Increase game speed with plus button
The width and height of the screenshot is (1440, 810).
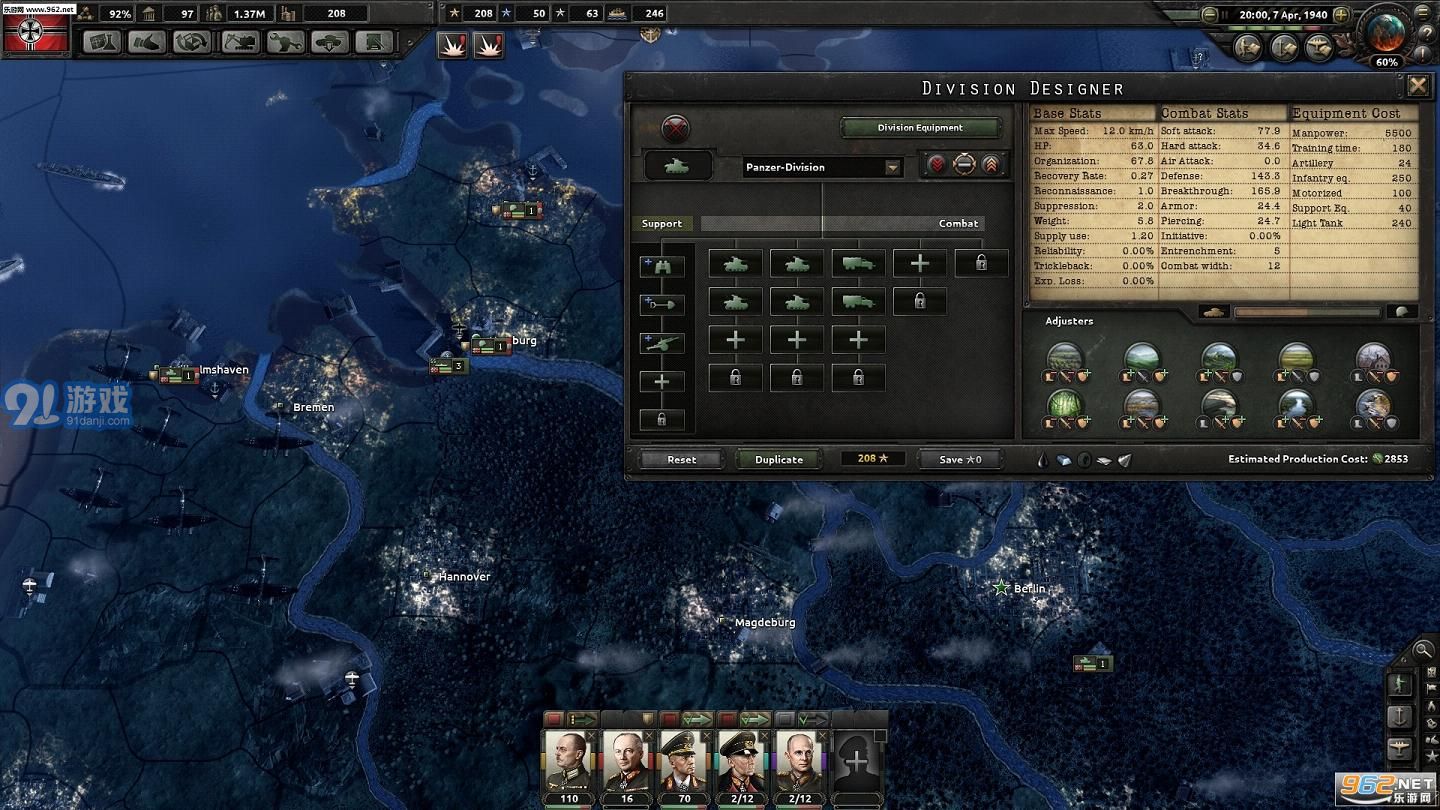tap(1341, 15)
